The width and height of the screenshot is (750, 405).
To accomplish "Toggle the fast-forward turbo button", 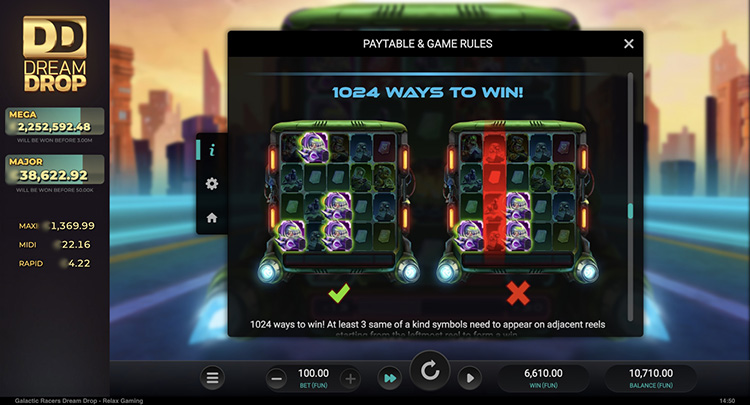I will click(389, 378).
